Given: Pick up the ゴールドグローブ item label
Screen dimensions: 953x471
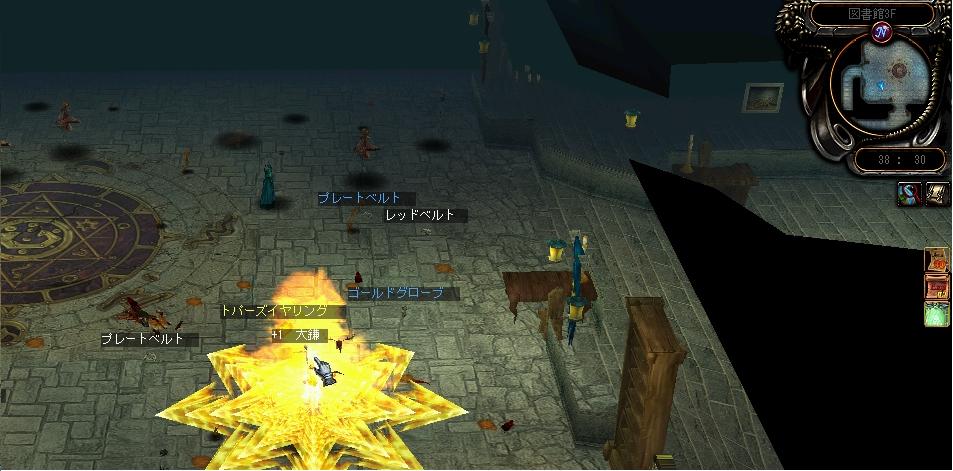Looking at the screenshot, I should coord(403,294).
